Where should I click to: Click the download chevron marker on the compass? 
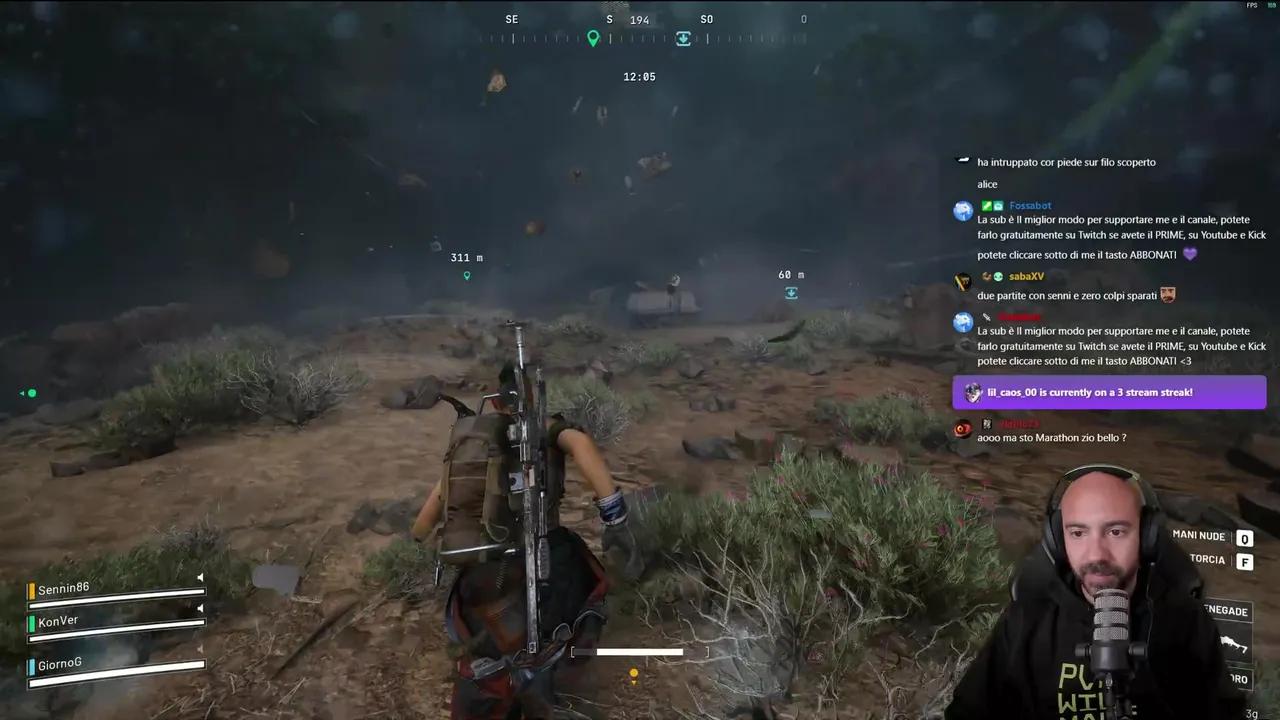pos(683,38)
